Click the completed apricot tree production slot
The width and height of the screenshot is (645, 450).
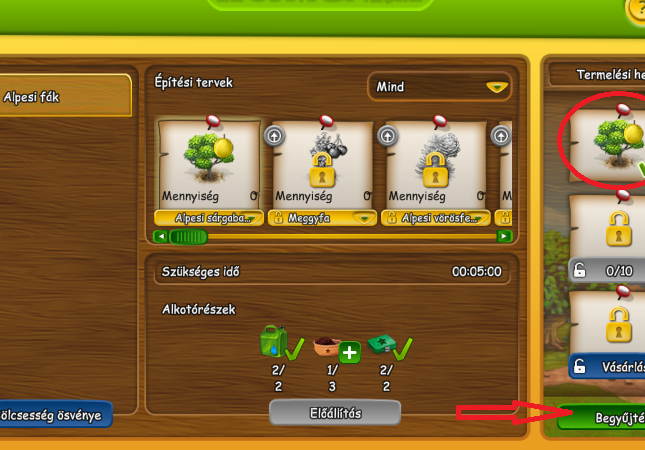click(x=608, y=142)
